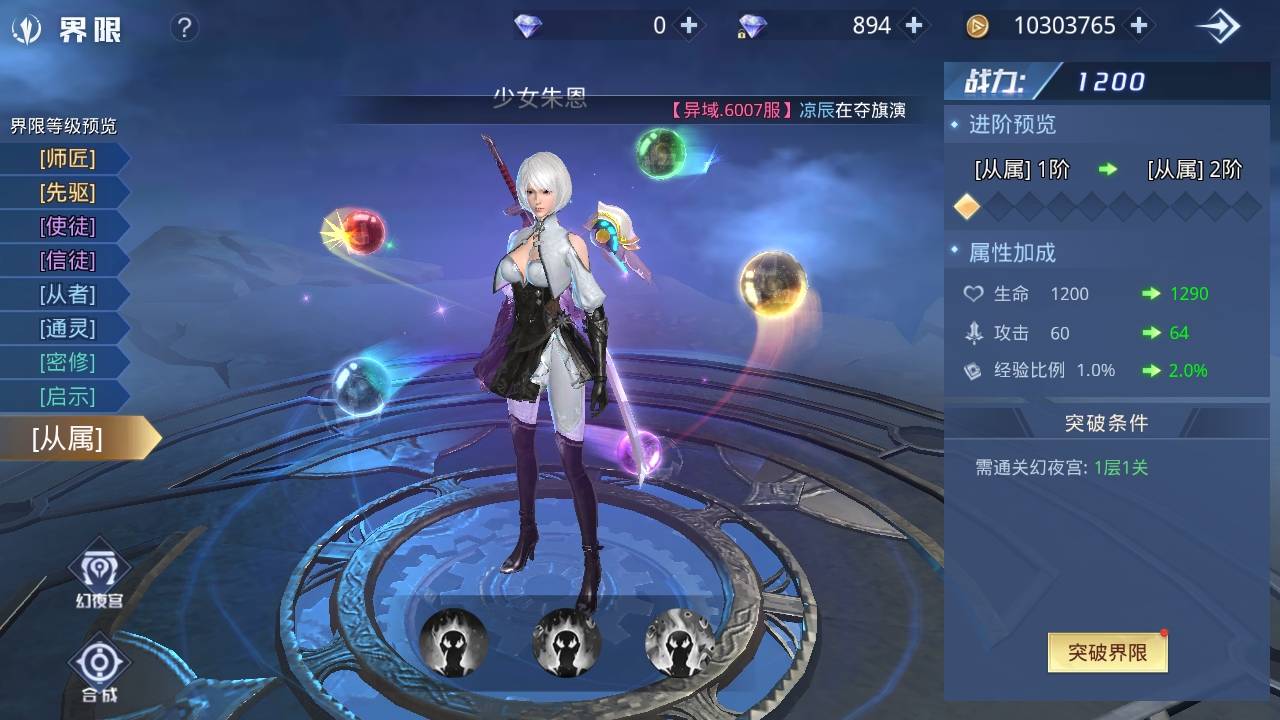This screenshot has height=720, width=1280.
Task: Switch to the [通灵] level tab
Action: [67, 328]
